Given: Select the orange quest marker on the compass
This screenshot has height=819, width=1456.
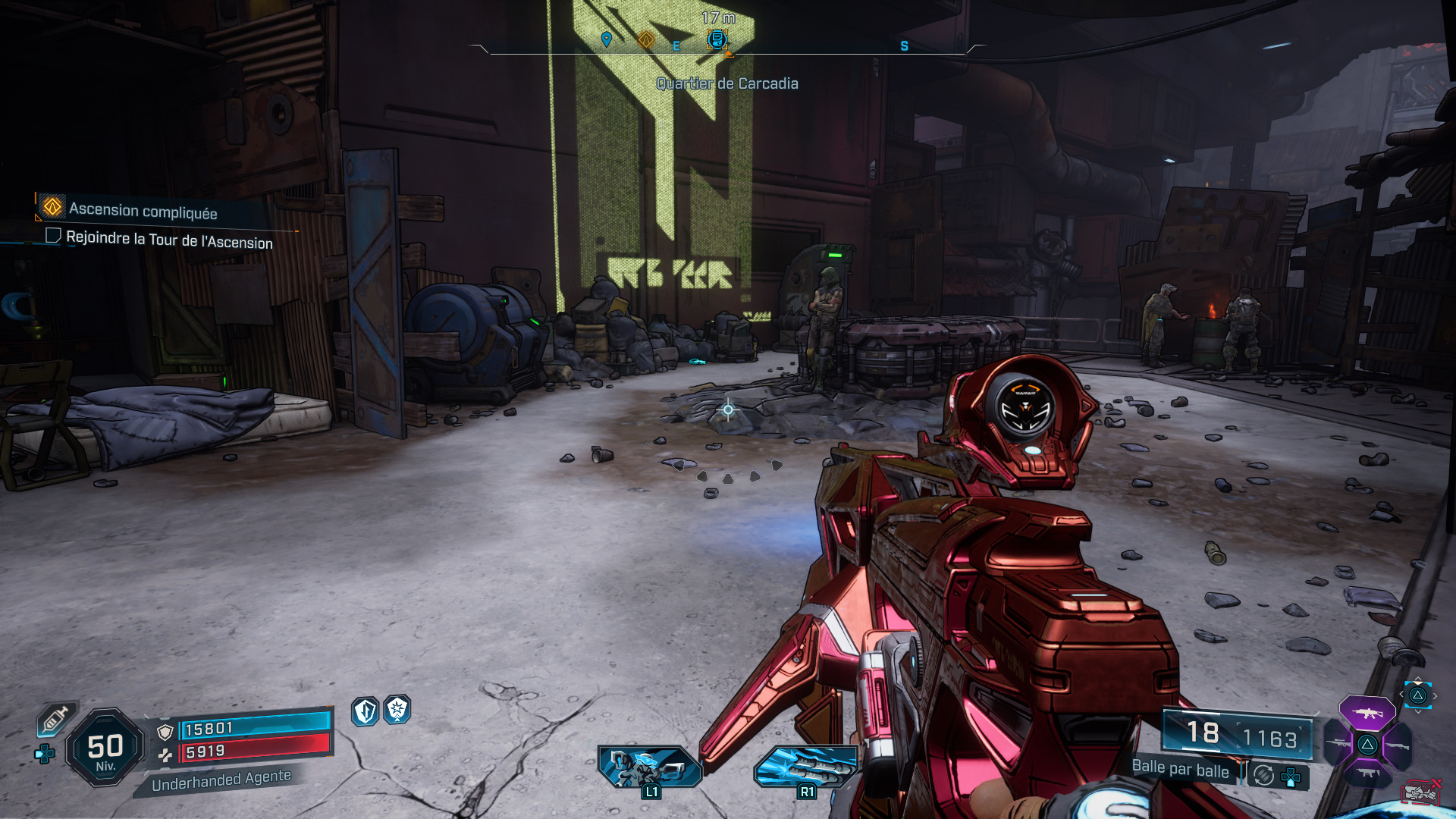Looking at the screenshot, I should [646, 39].
